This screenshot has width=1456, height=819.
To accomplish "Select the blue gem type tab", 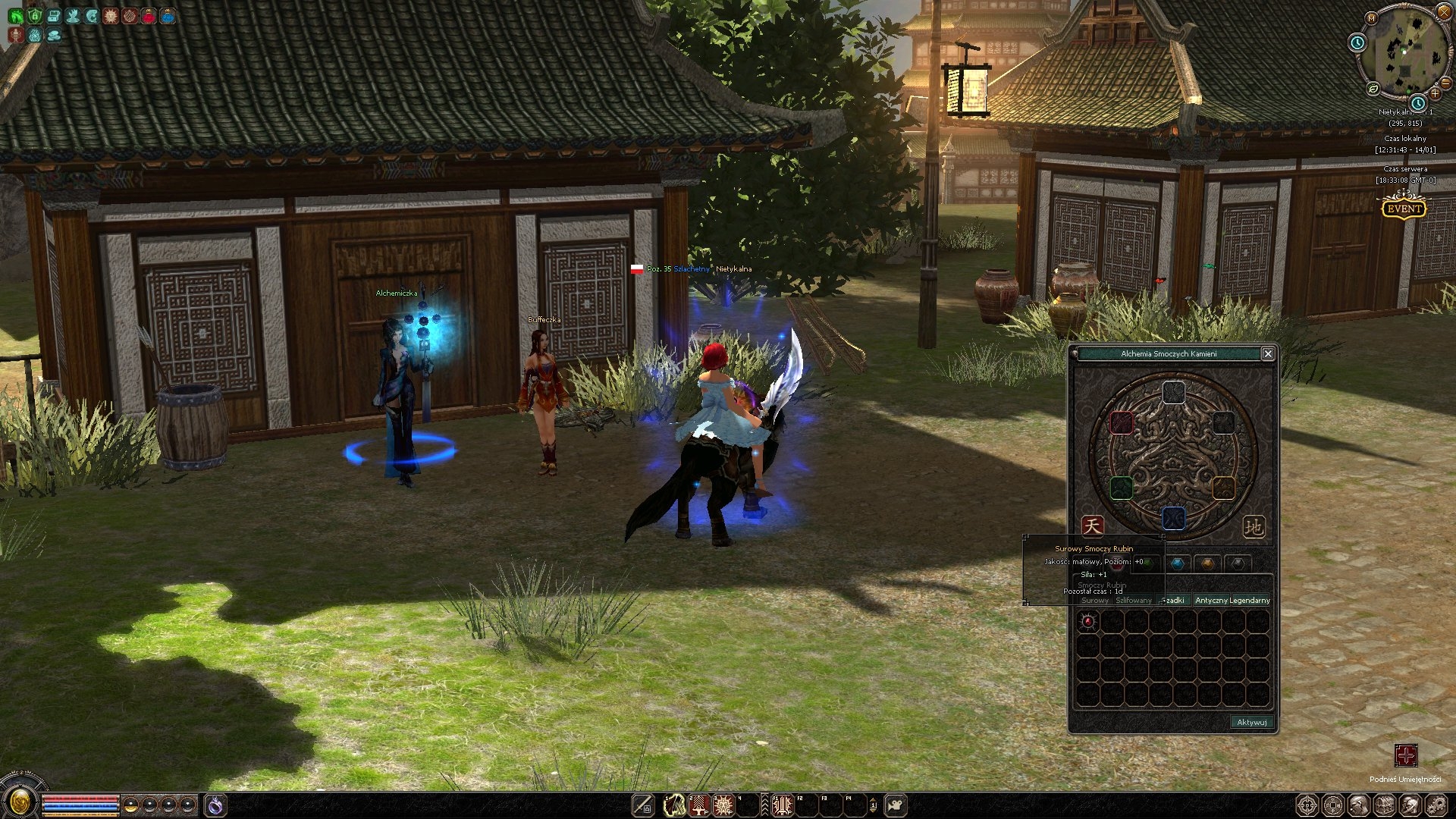I will (x=1177, y=563).
